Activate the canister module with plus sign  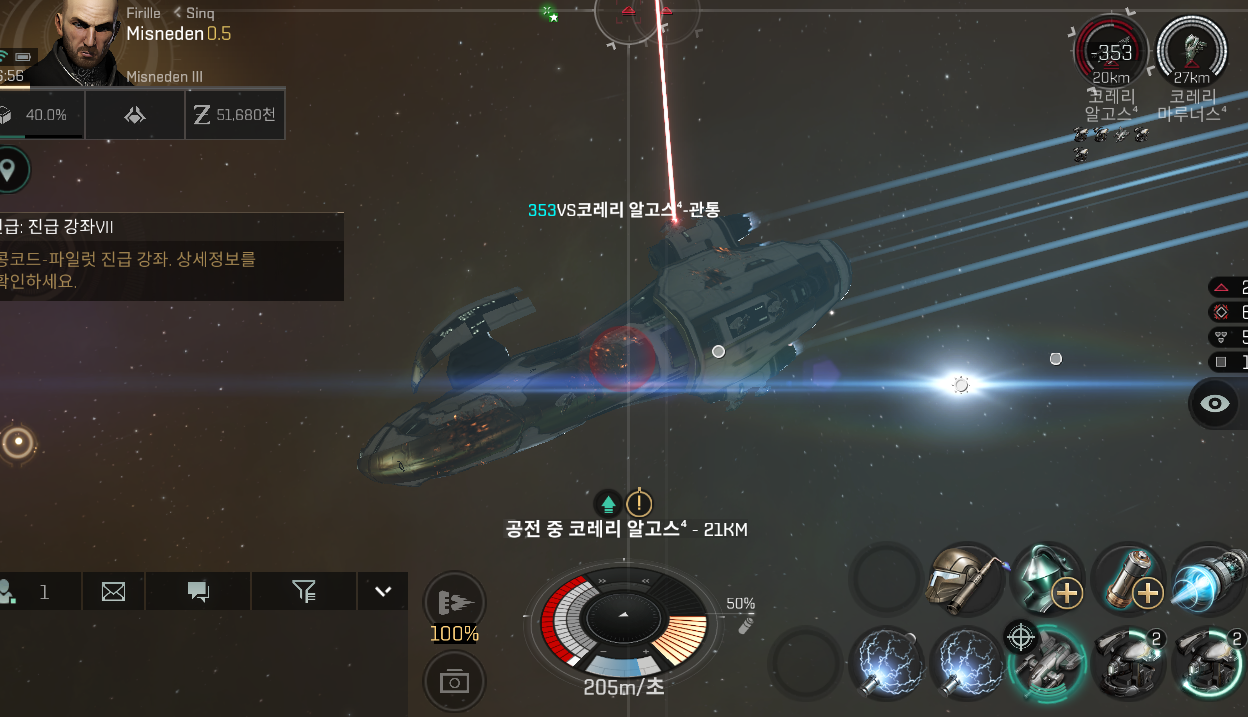click(1127, 579)
